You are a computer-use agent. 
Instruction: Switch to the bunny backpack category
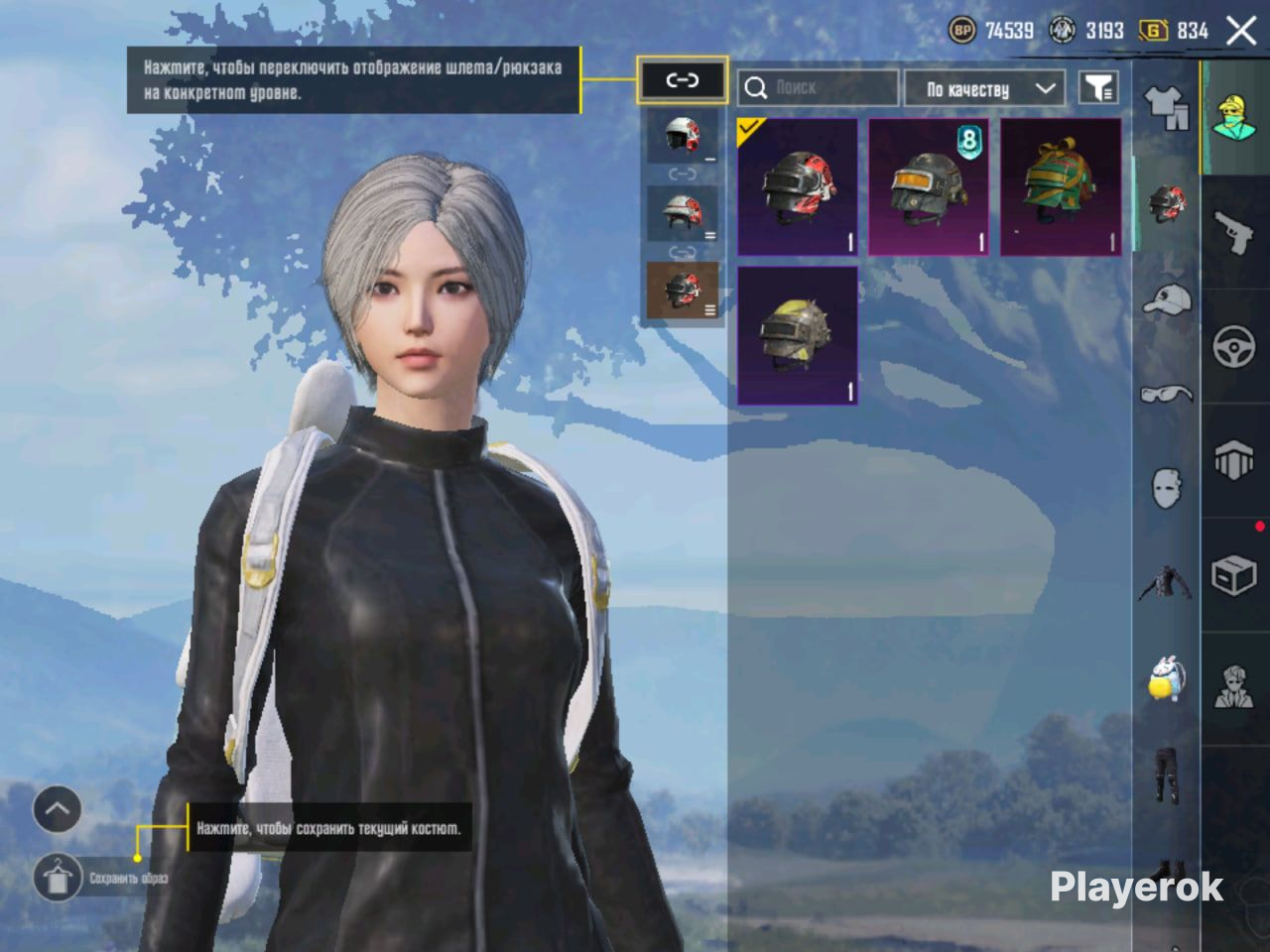click(x=1167, y=679)
